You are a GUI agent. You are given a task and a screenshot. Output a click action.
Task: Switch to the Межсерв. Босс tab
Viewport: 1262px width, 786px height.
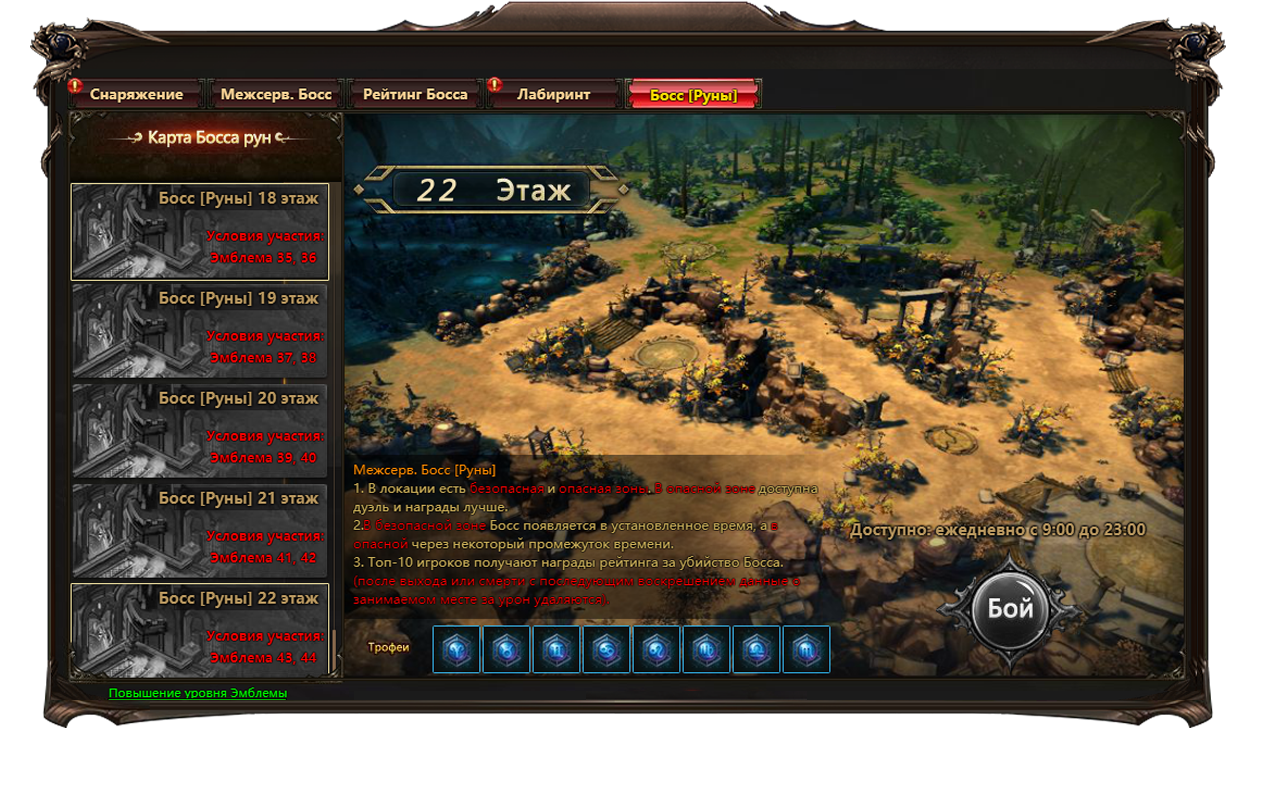coord(276,95)
